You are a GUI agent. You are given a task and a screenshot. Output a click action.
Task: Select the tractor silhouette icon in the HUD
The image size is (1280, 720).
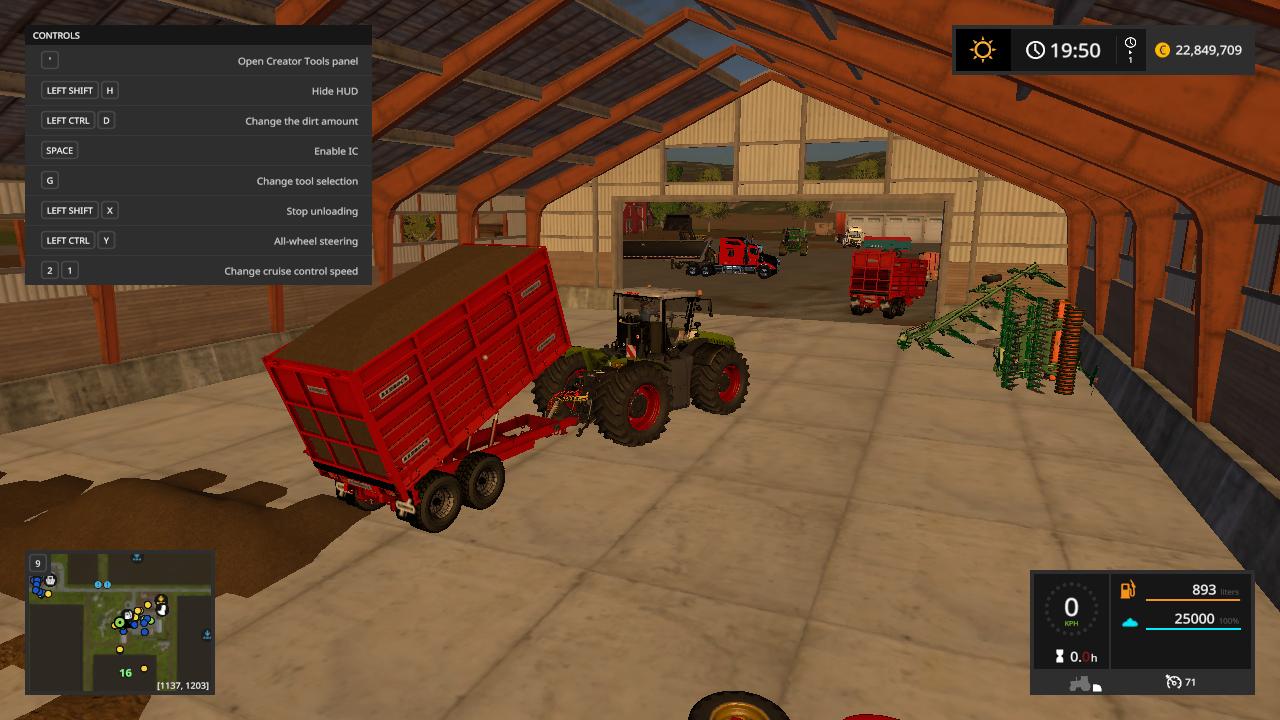(1080, 683)
